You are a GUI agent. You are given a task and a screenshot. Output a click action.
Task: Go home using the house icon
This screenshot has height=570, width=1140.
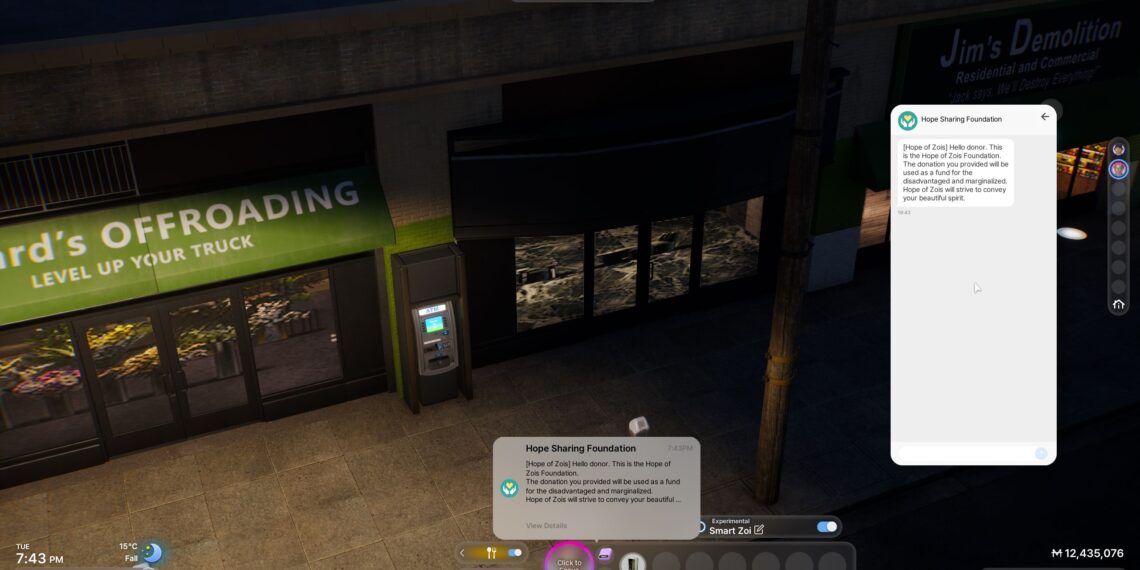pos(1119,304)
